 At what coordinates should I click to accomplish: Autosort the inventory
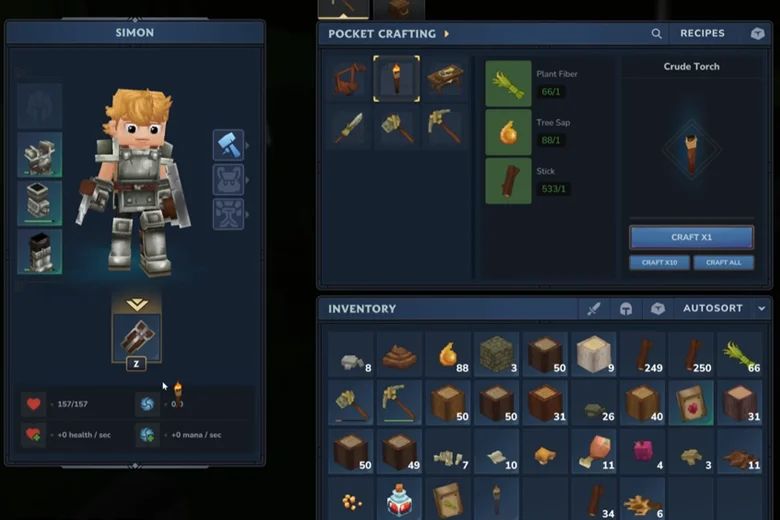712,309
